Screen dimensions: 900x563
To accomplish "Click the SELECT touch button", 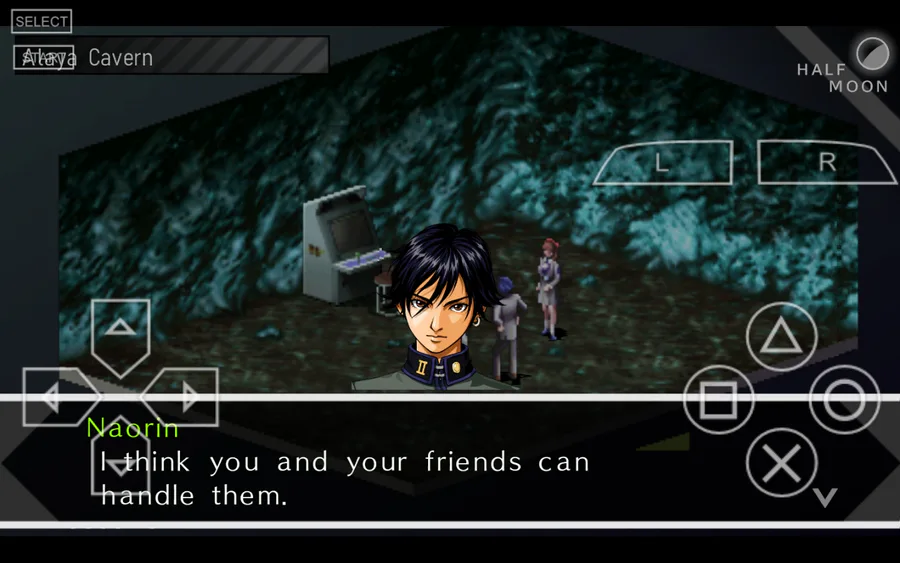I will [x=42, y=21].
